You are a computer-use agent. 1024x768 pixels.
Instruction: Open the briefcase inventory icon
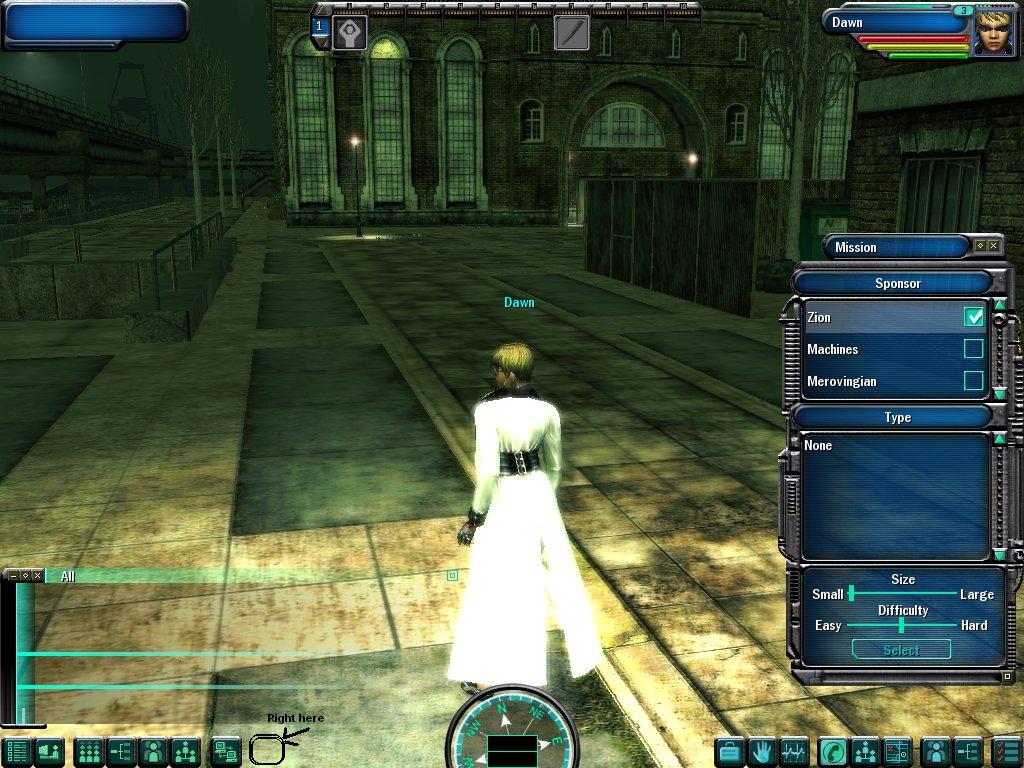click(730, 750)
